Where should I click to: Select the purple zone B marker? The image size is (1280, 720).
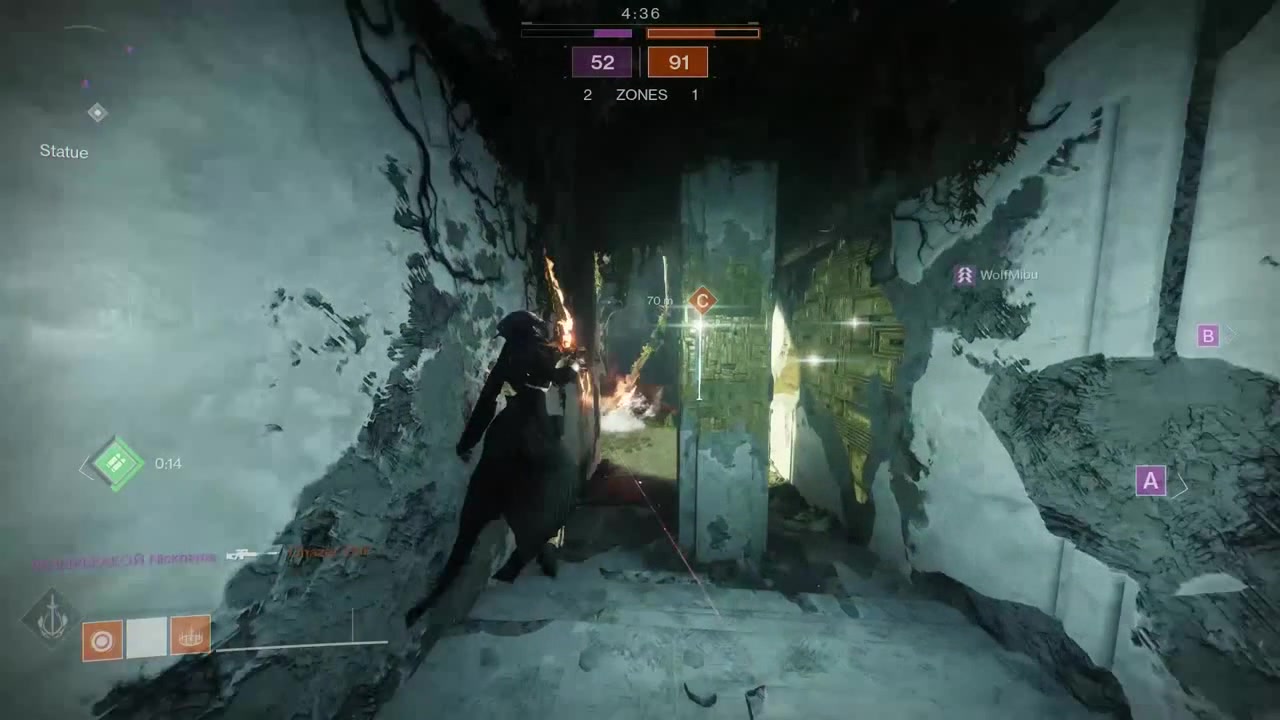(x=1207, y=336)
